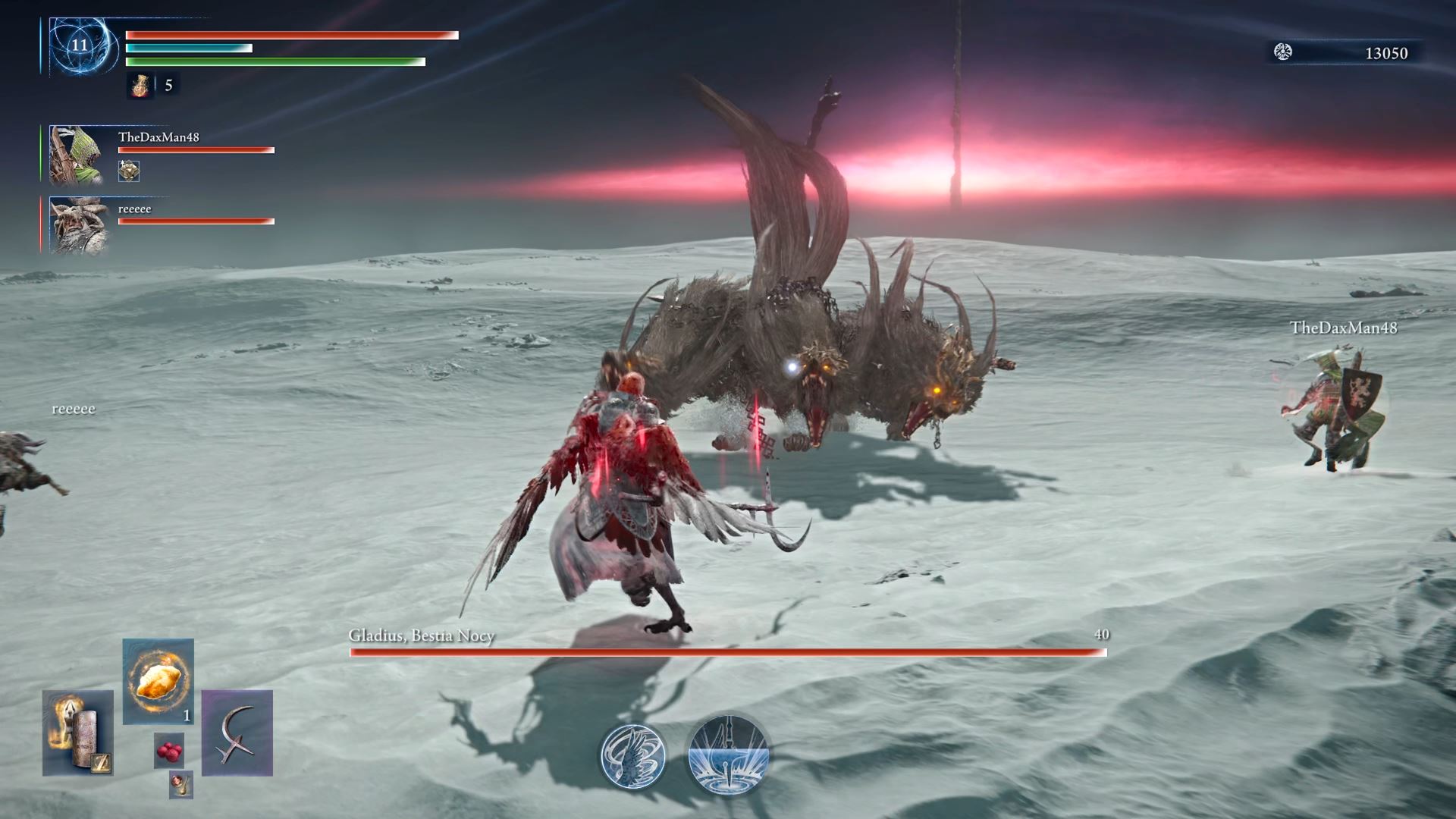Select the candle and stone tablet slot
The image size is (1456, 819).
(78, 733)
